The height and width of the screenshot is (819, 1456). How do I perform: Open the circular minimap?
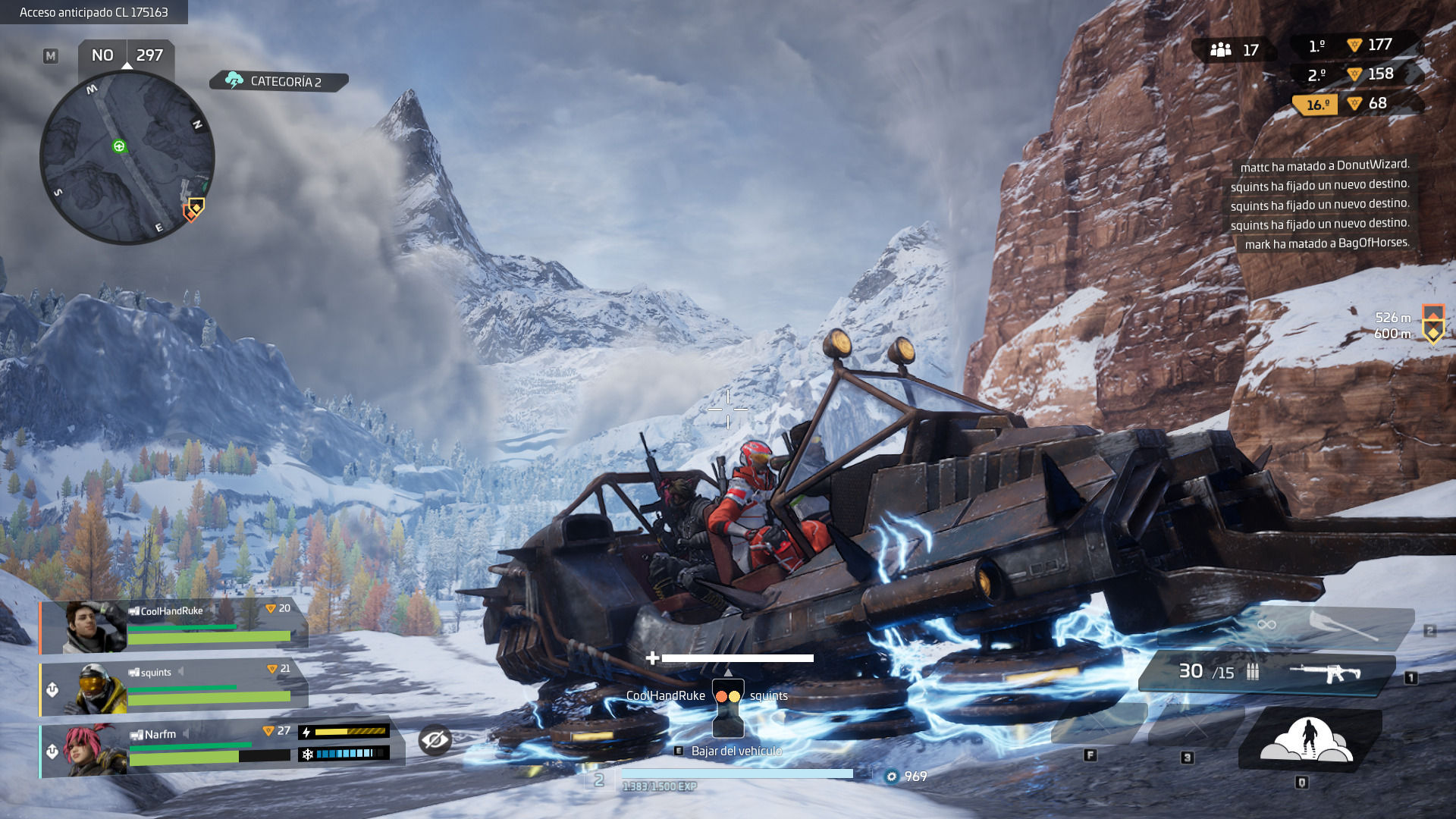(x=127, y=158)
